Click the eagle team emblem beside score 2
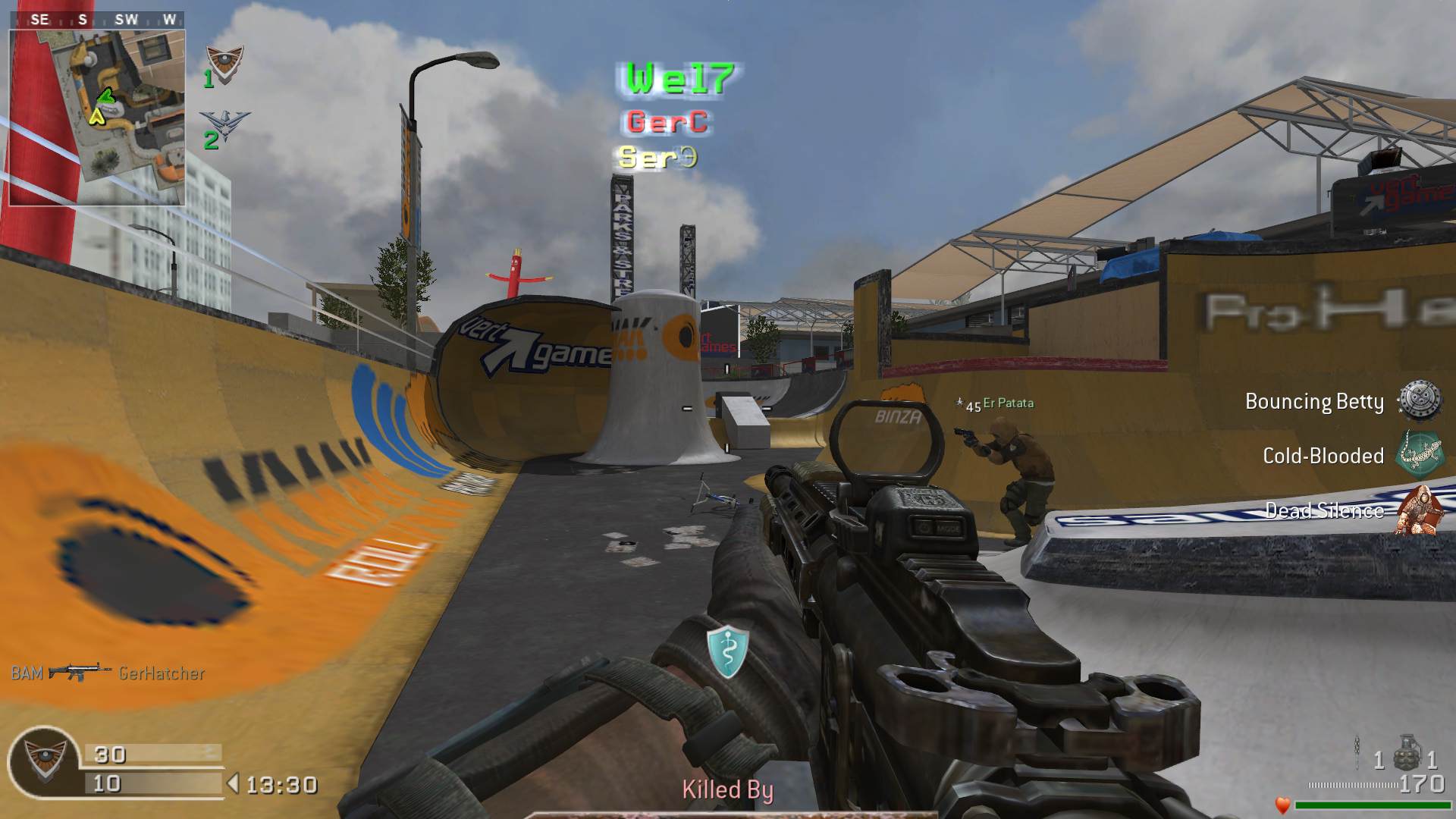This screenshot has height=819, width=1456. click(224, 124)
